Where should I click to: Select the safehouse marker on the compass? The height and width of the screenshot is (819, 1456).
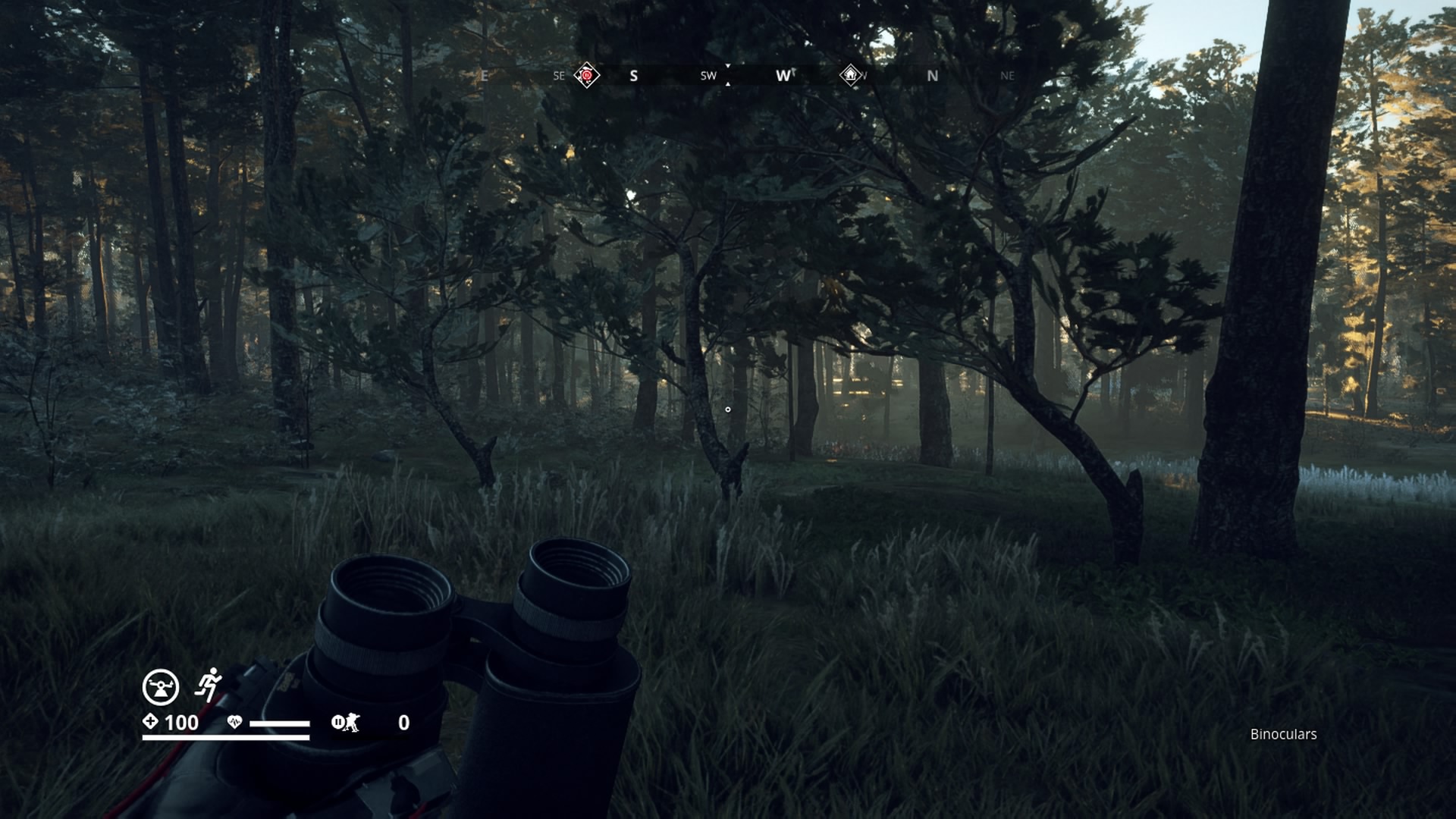850,75
